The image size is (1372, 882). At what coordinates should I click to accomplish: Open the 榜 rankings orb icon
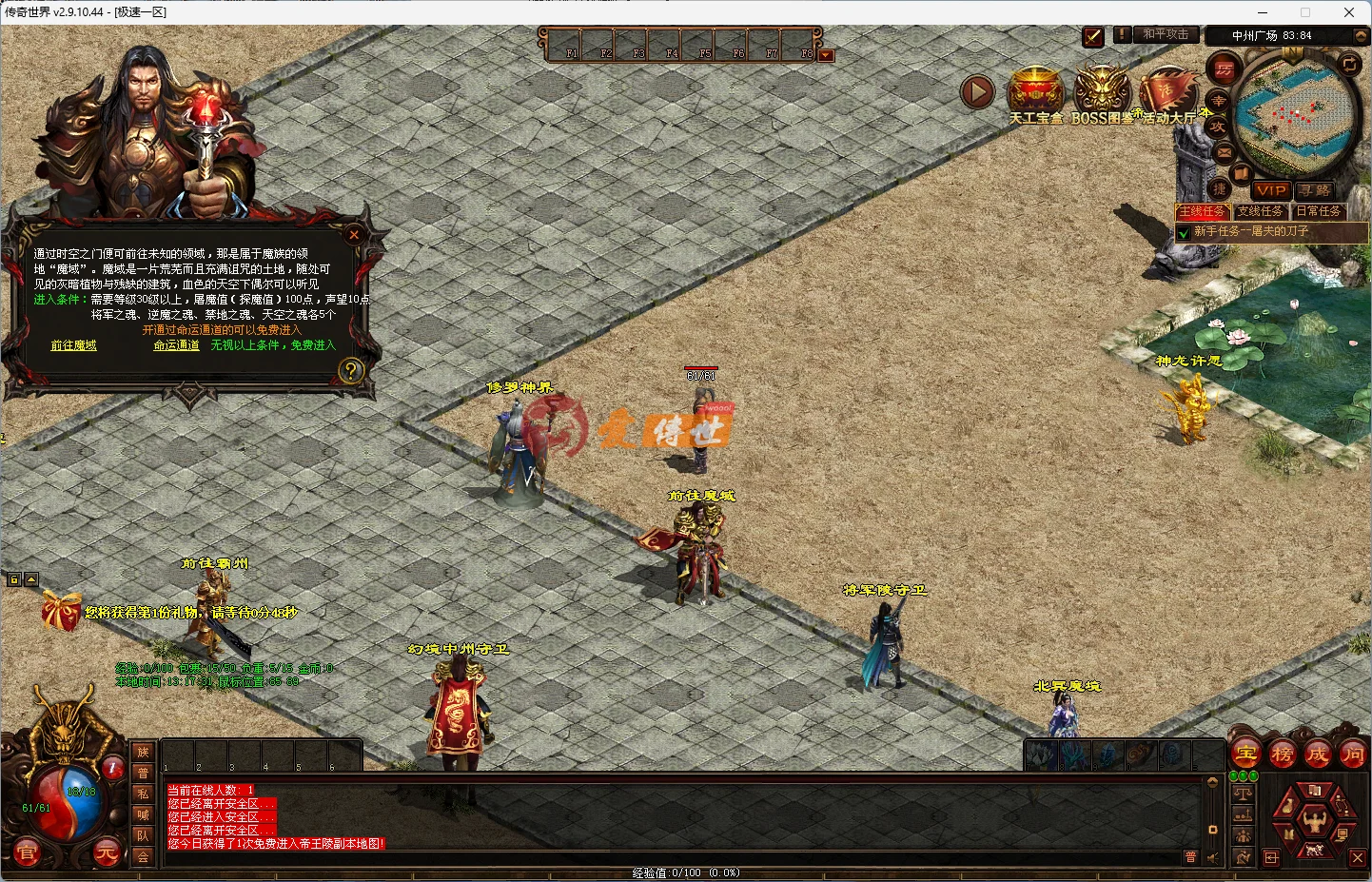pos(1282,754)
